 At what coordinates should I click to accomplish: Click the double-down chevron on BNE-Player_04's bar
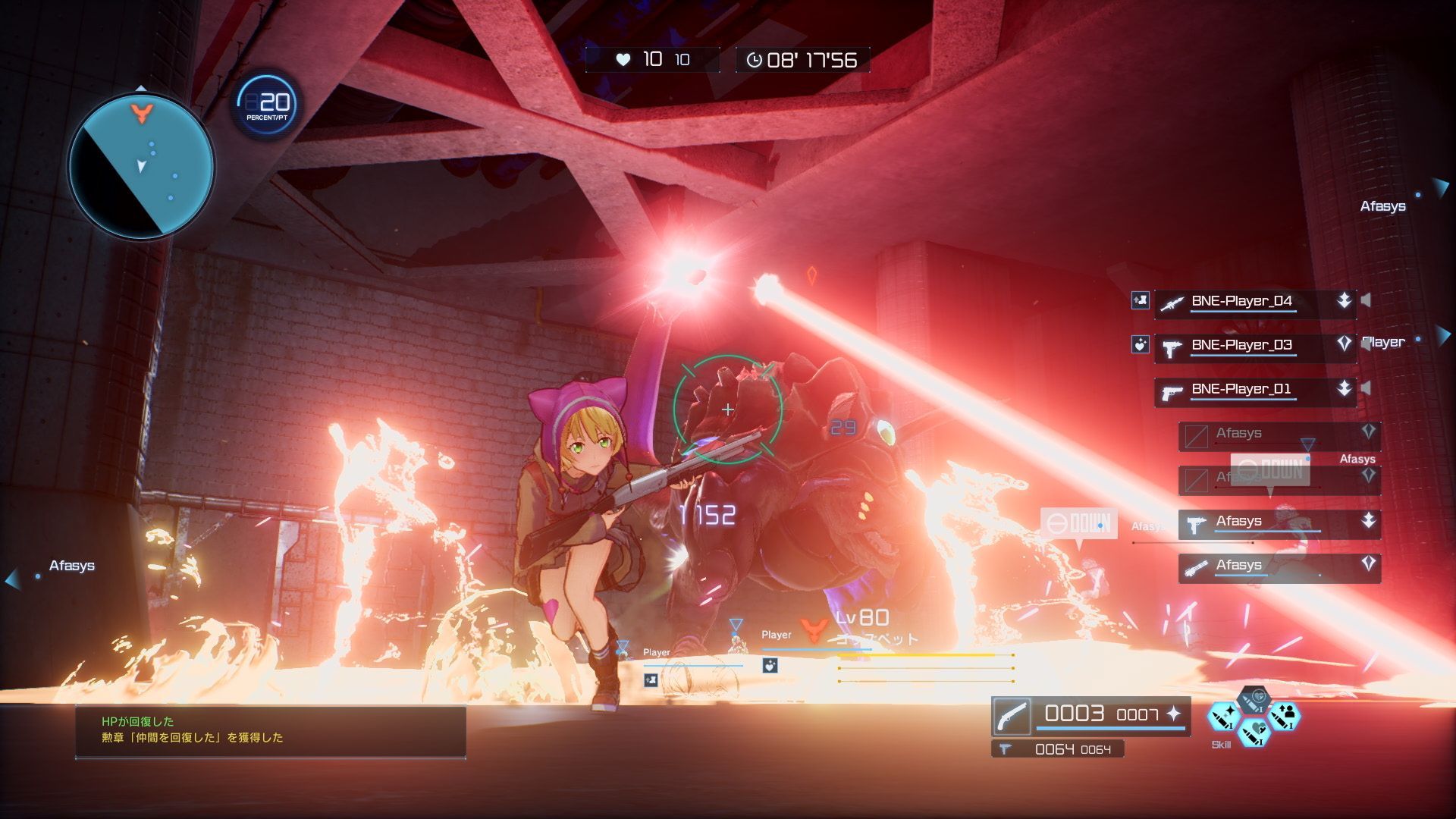tap(1345, 301)
